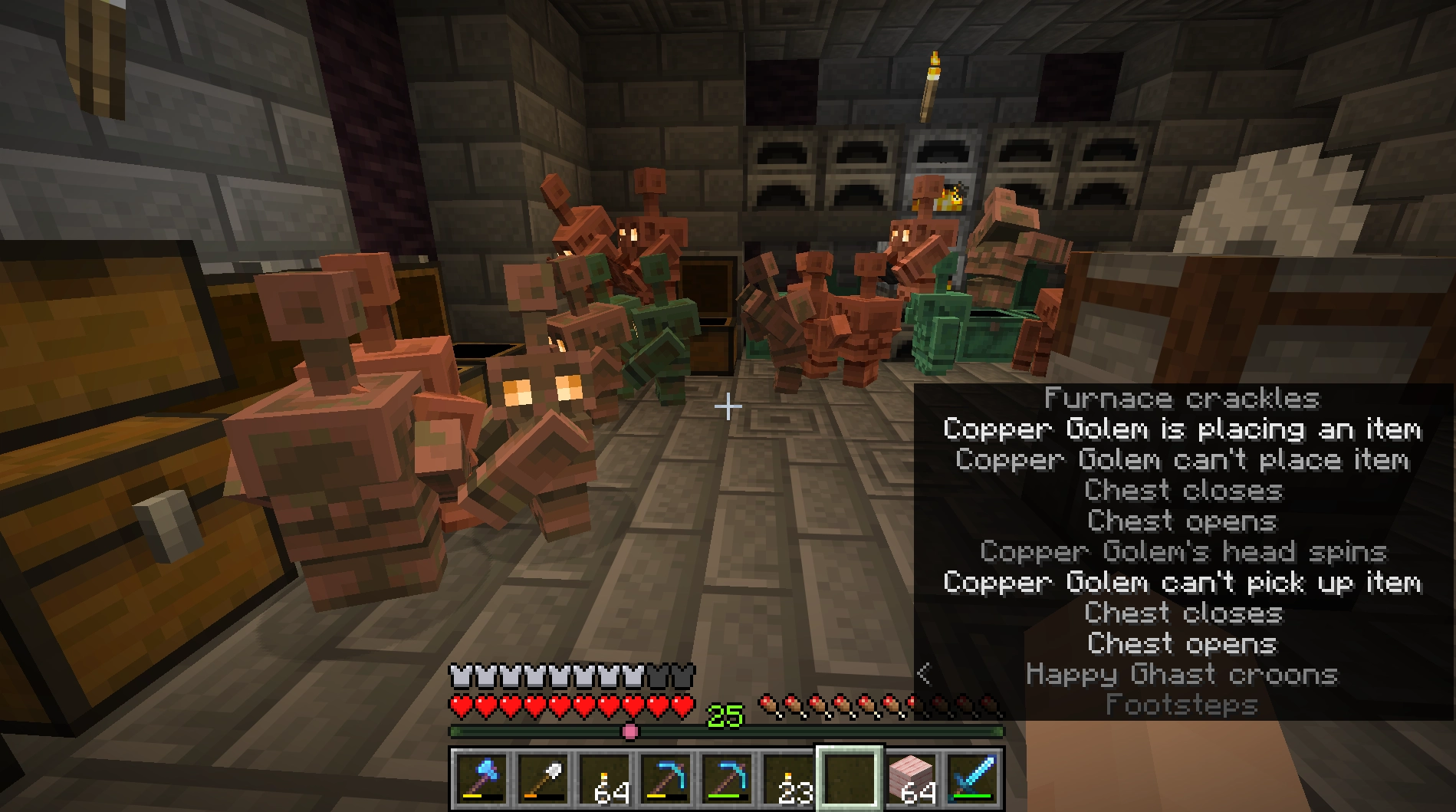Select the iron shovel hotbar slot

point(542,779)
